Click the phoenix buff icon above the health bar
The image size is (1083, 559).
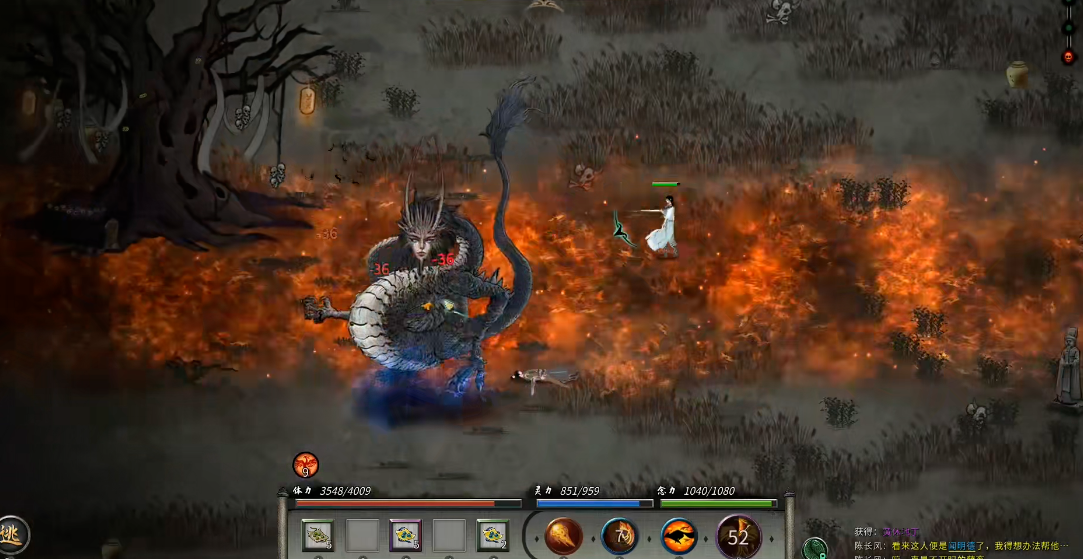point(305,465)
